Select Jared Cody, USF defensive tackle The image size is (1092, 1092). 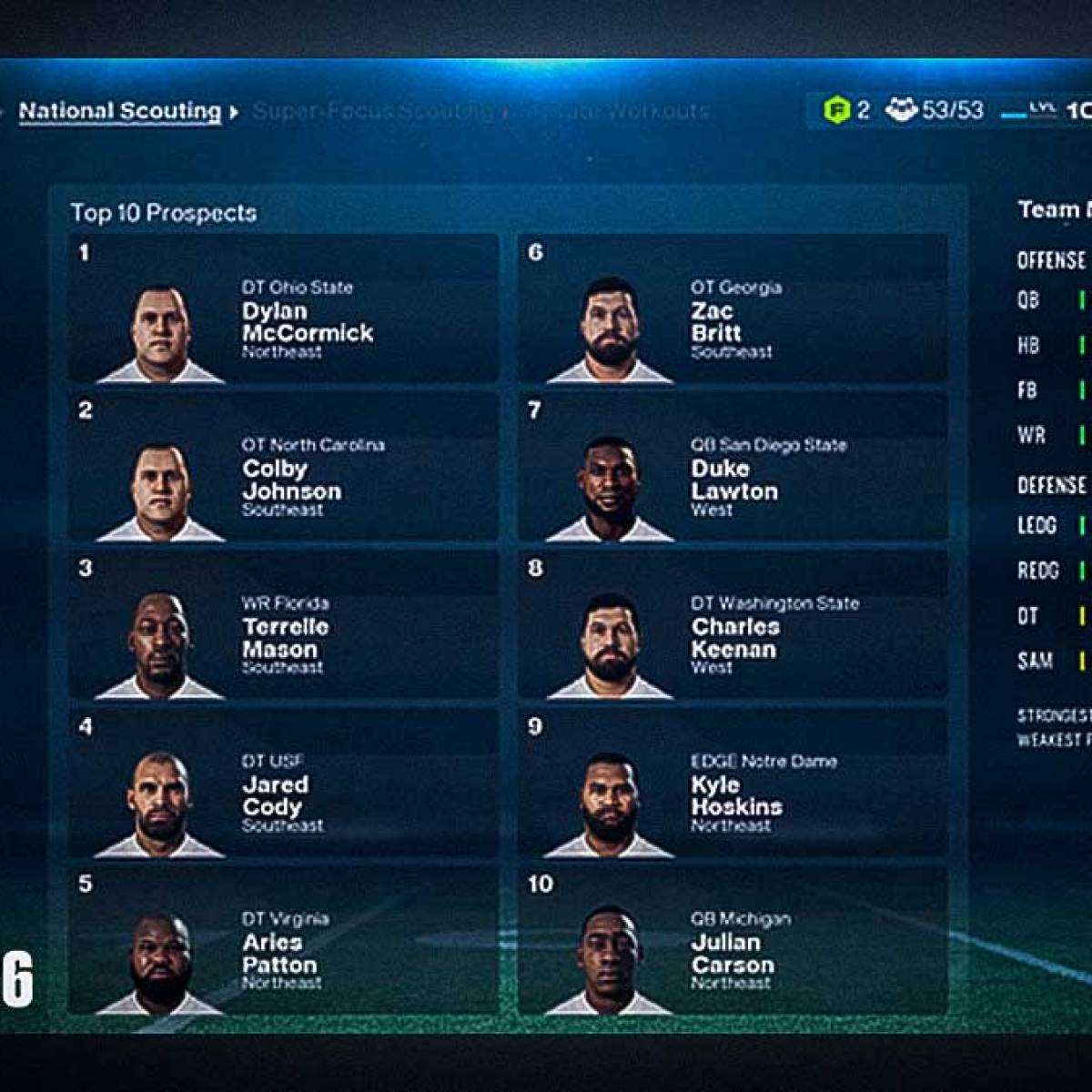(x=284, y=784)
